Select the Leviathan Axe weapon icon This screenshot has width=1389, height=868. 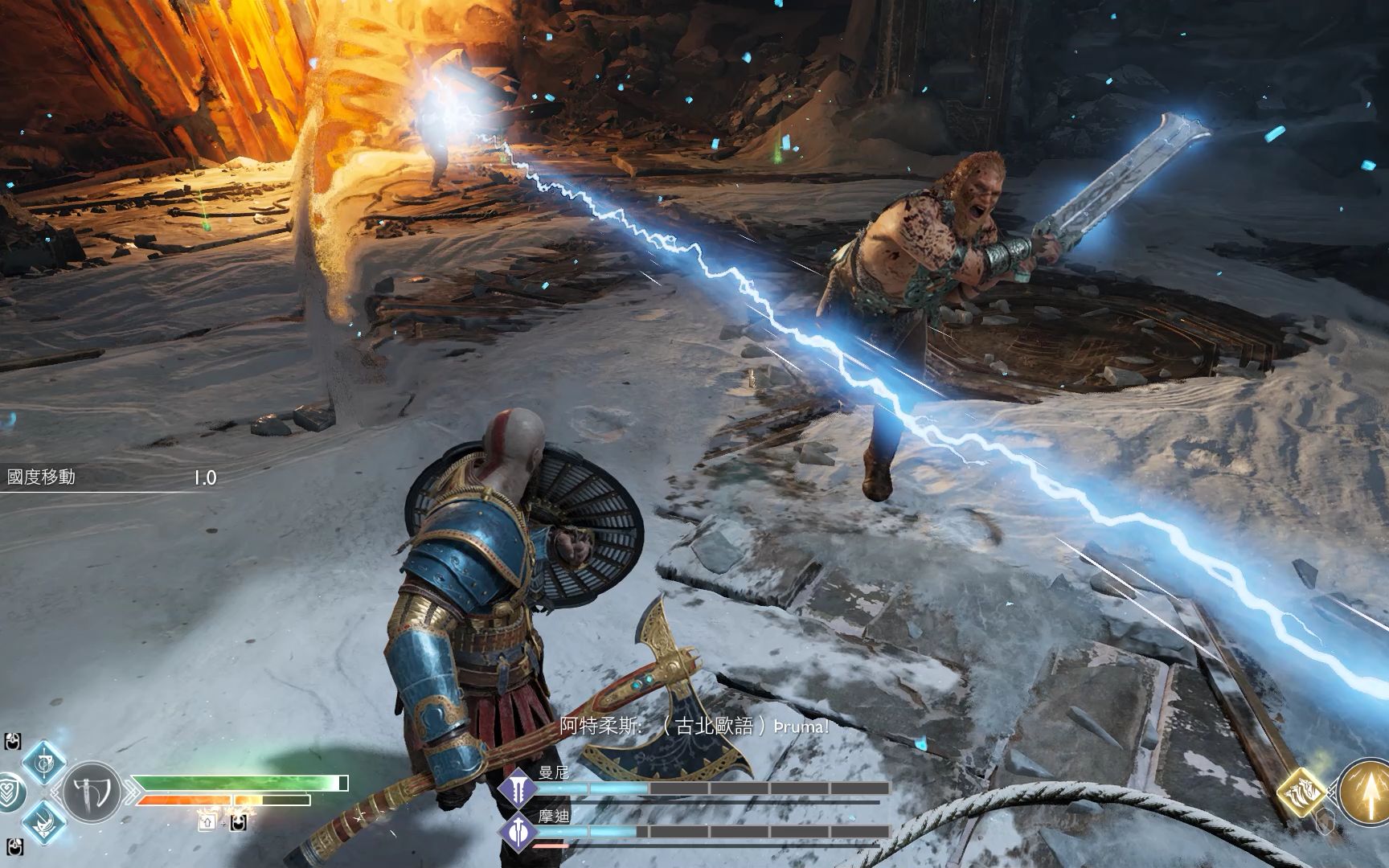point(91,792)
